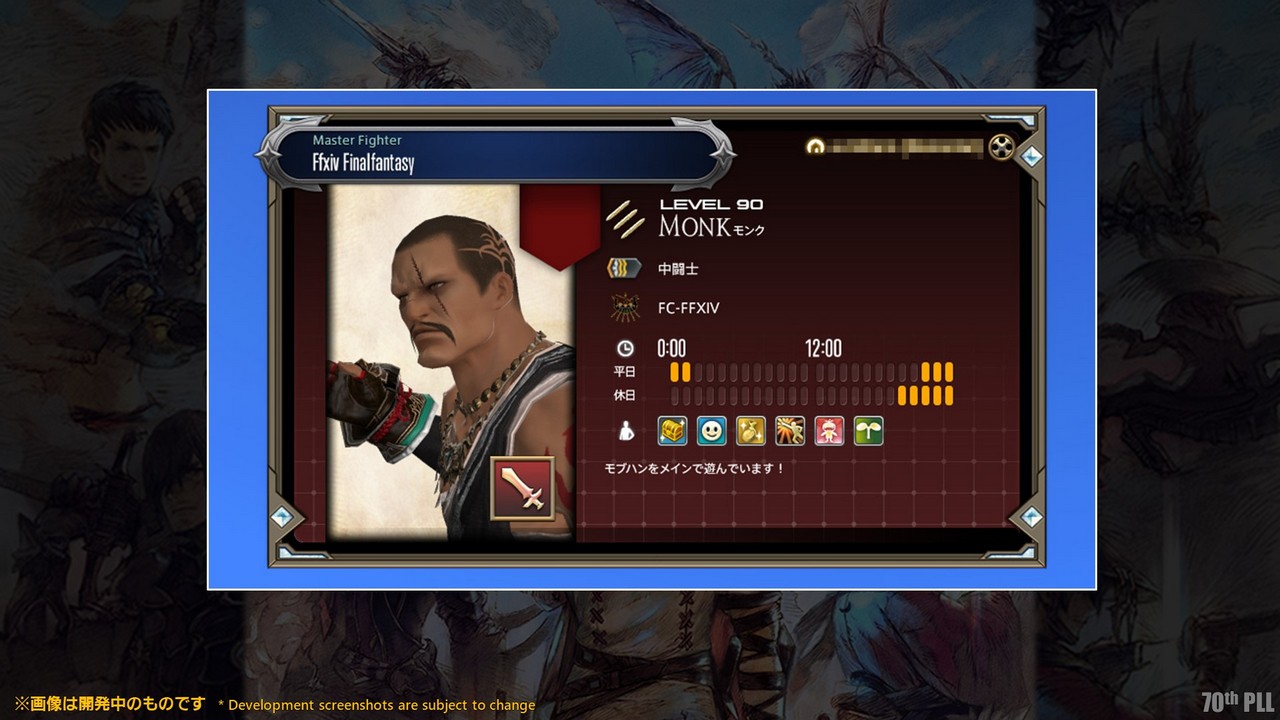Select the Monk job icon
This screenshot has width=1280, height=720.
coord(625,218)
